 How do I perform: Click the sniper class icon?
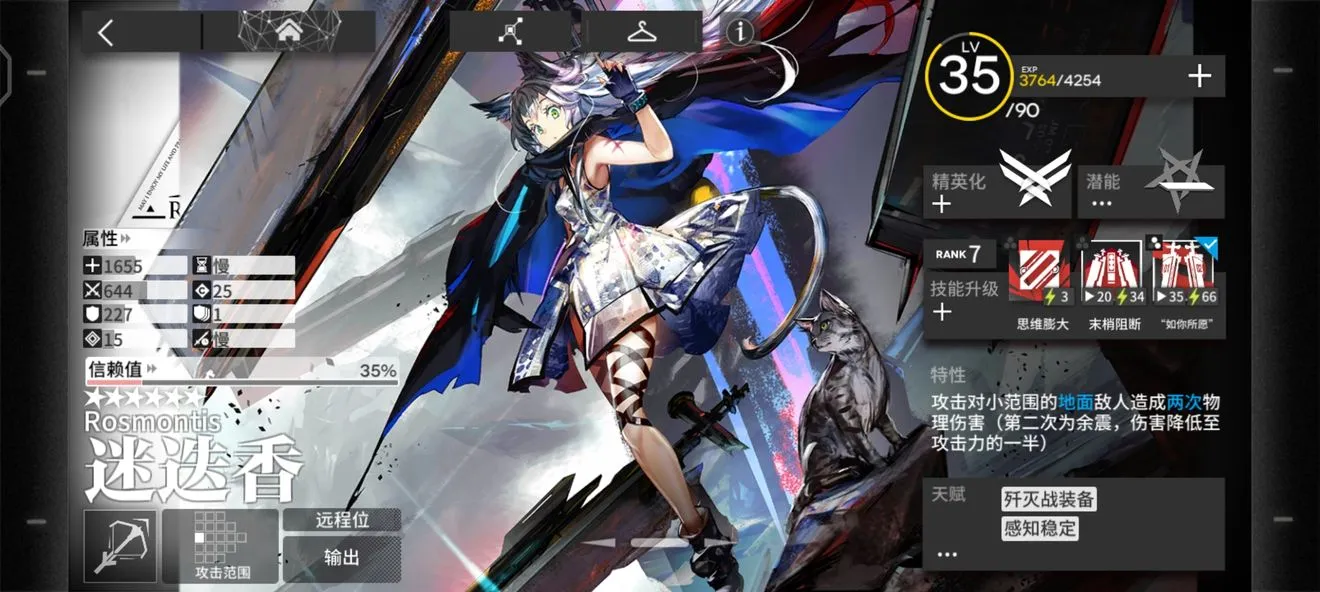120,546
